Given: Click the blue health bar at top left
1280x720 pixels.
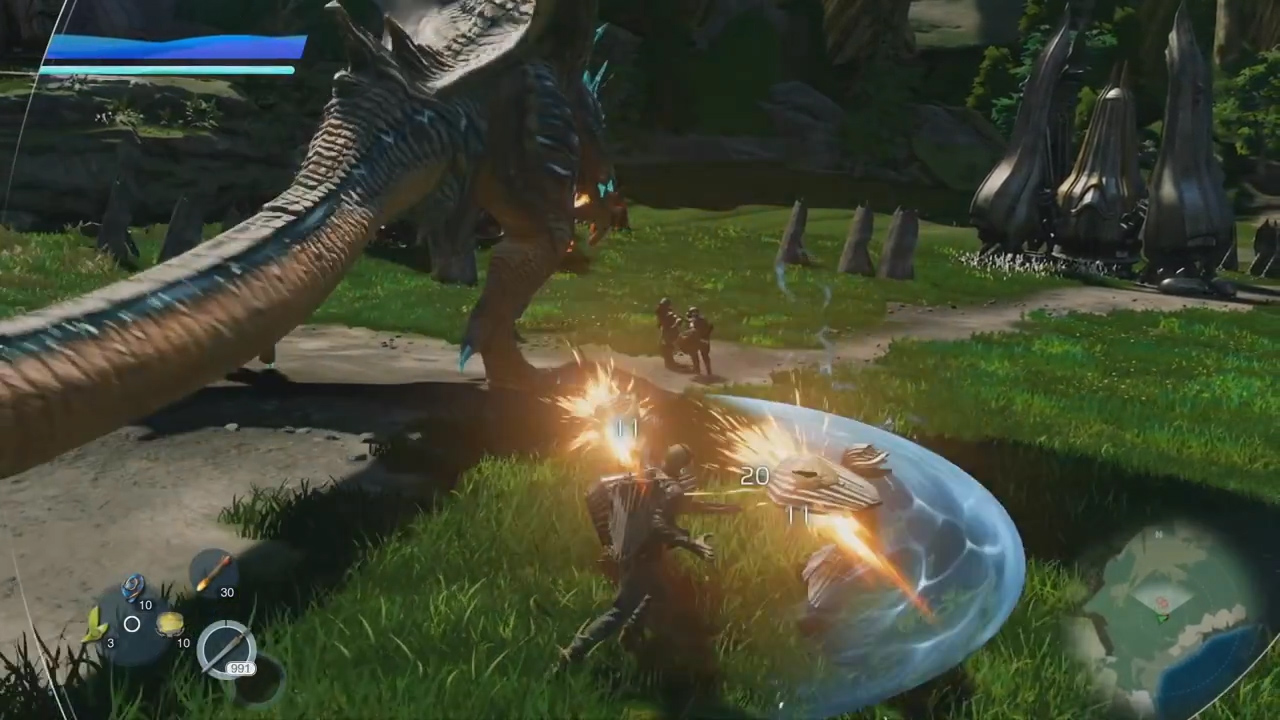Looking at the screenshot, I should point(170,48).
